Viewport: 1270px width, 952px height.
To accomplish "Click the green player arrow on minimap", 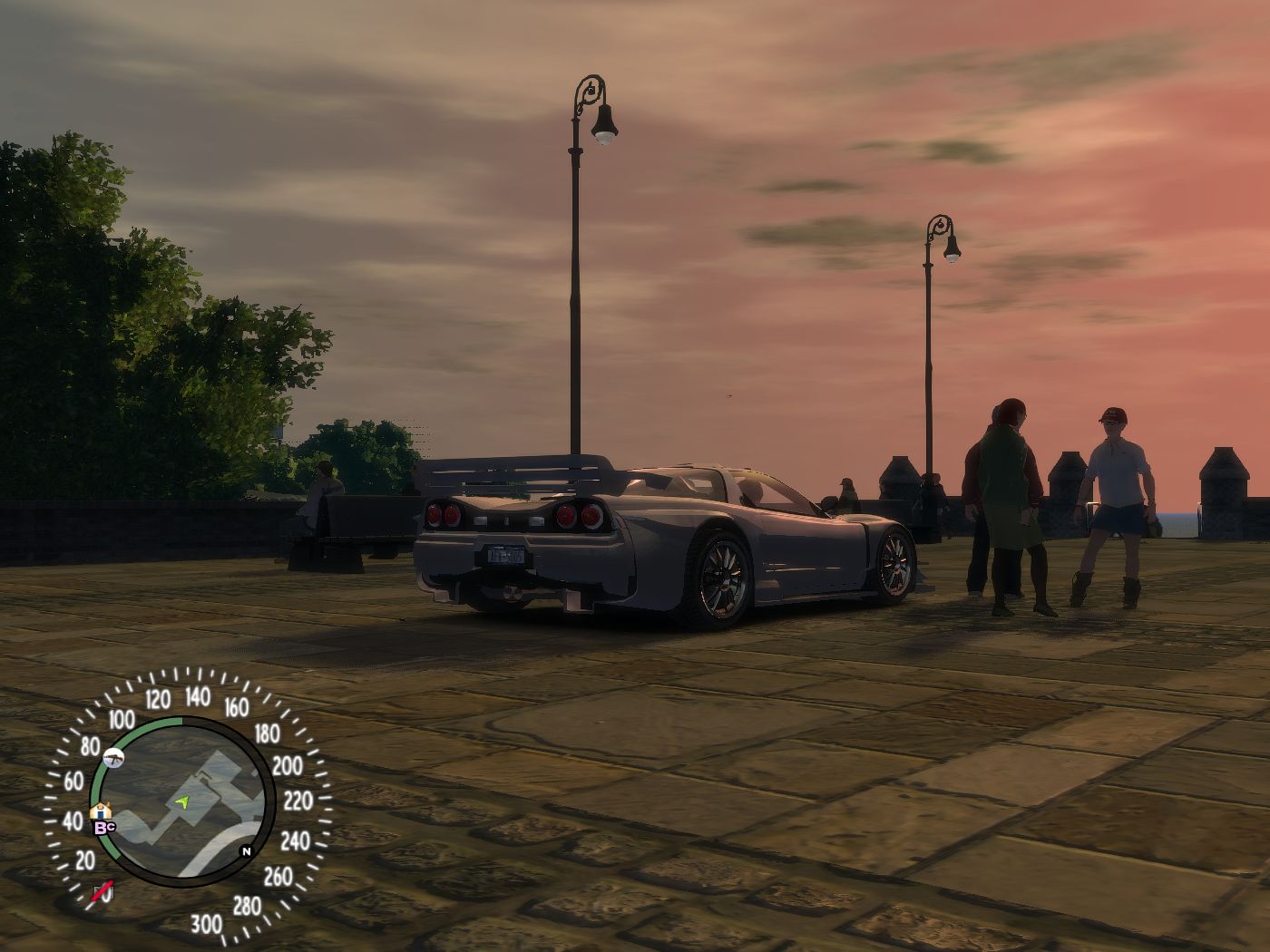I will [184, 801].
